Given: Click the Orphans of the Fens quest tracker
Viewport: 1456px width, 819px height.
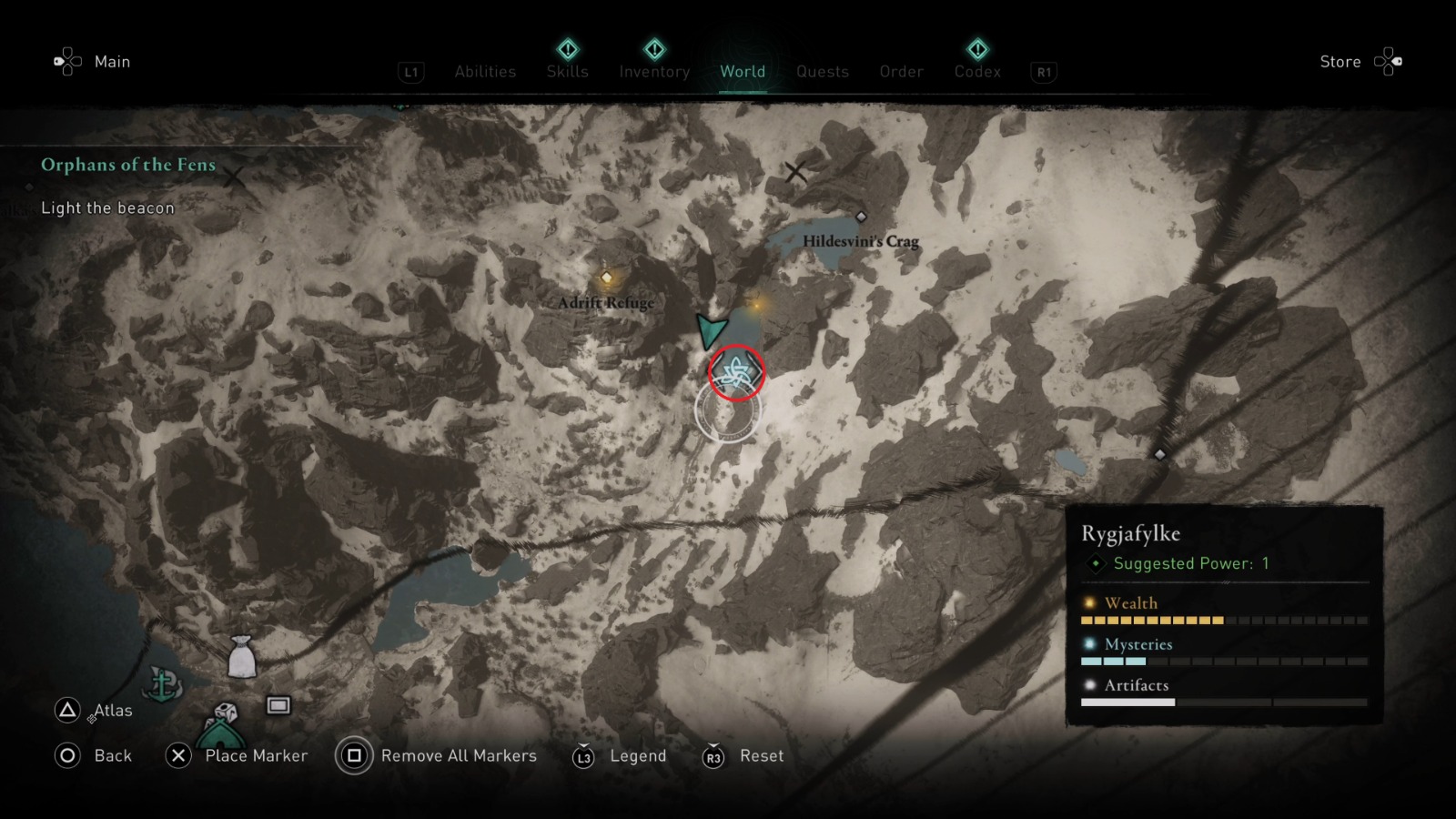Looking at the screenshot, I should (128, 165).
